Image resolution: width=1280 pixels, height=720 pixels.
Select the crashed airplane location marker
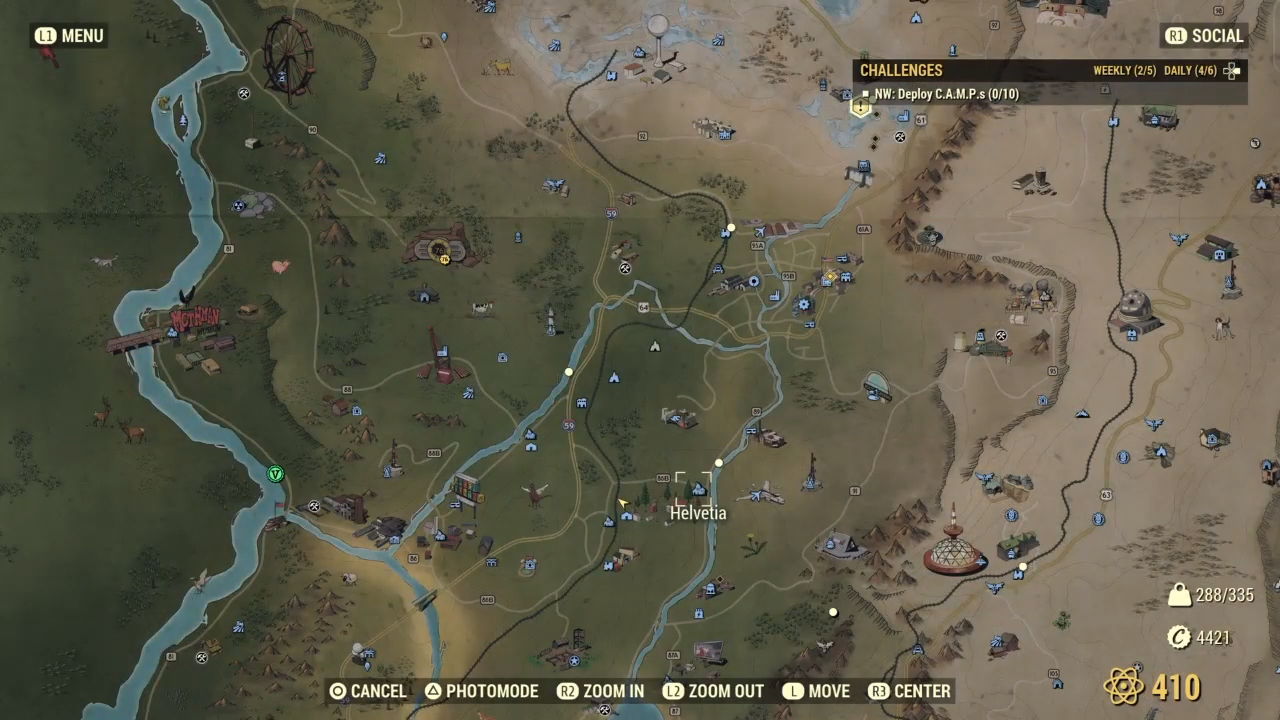click(x=762, y=492)
